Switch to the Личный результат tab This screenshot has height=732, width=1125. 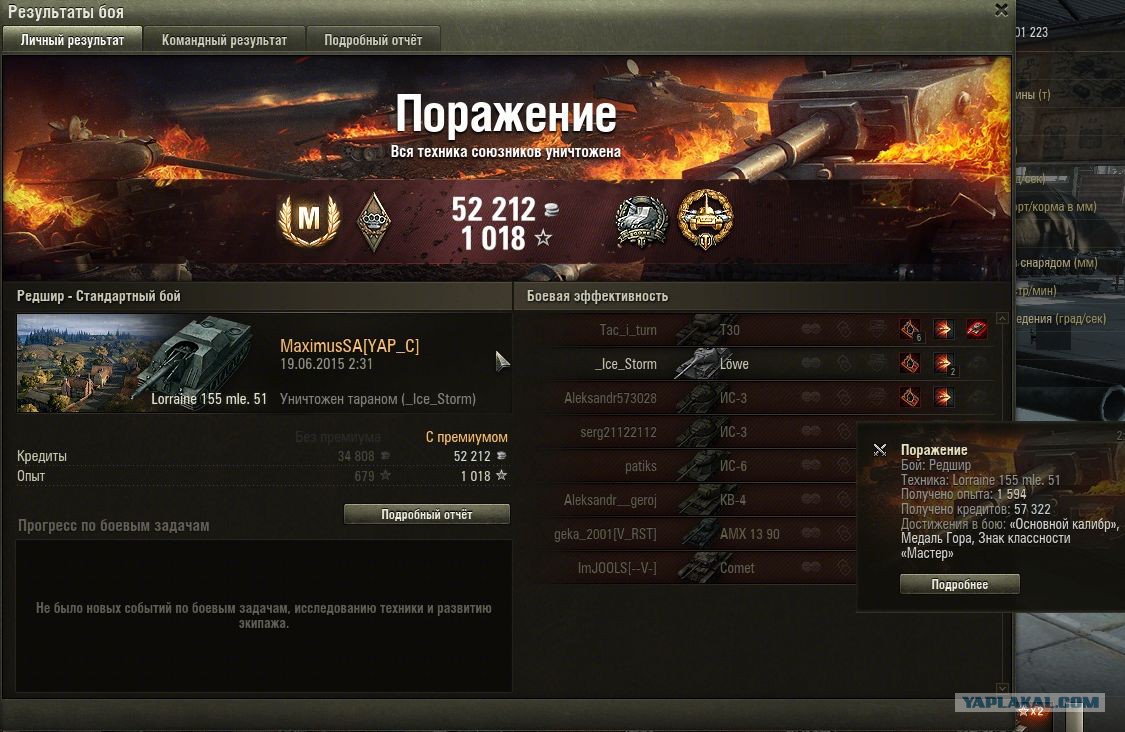click(72, 40)
